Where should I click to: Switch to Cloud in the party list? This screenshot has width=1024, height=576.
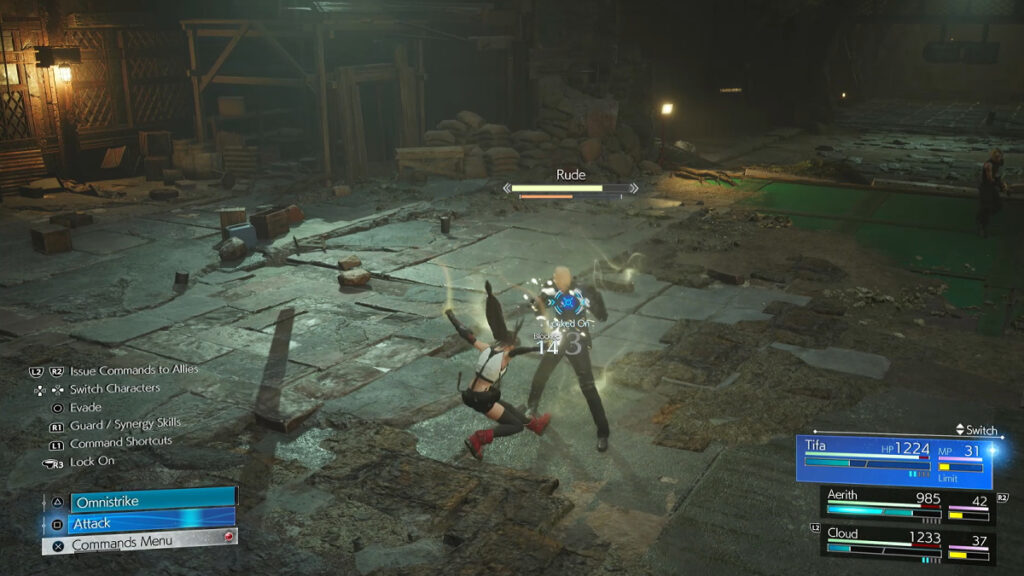click(x=906, y=543)
